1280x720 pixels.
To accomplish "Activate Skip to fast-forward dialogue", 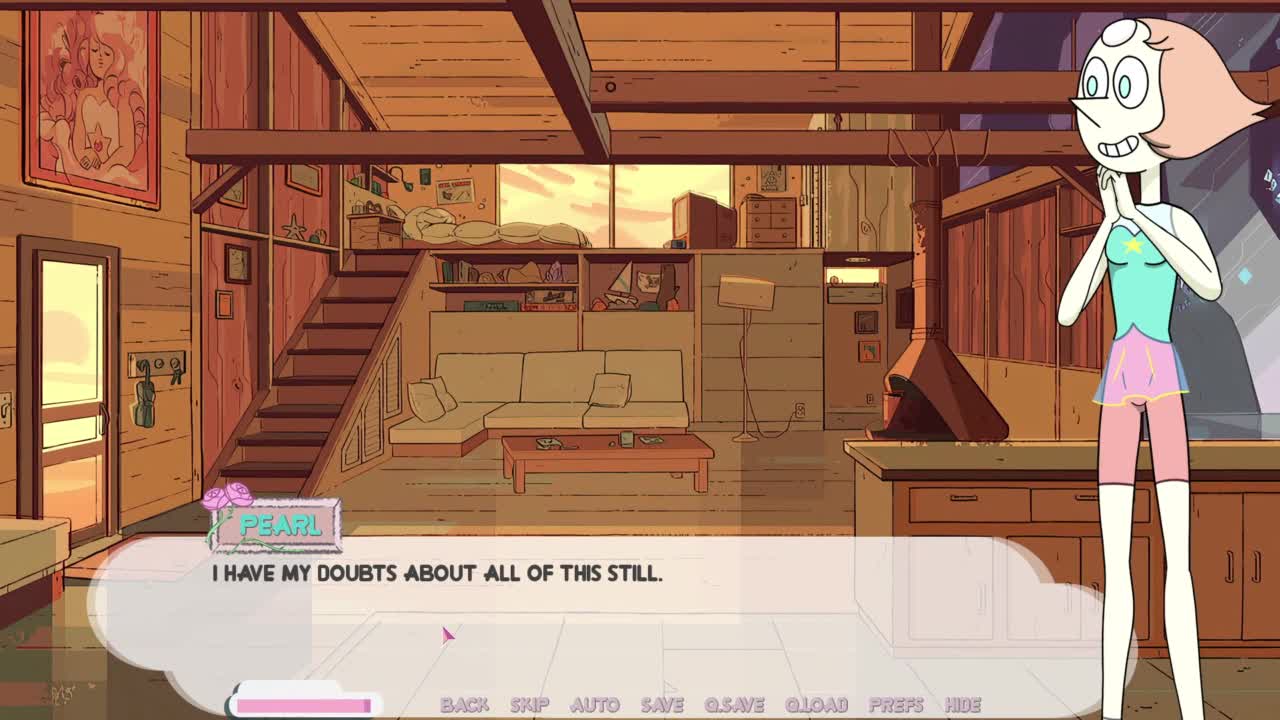I will 529,705.
